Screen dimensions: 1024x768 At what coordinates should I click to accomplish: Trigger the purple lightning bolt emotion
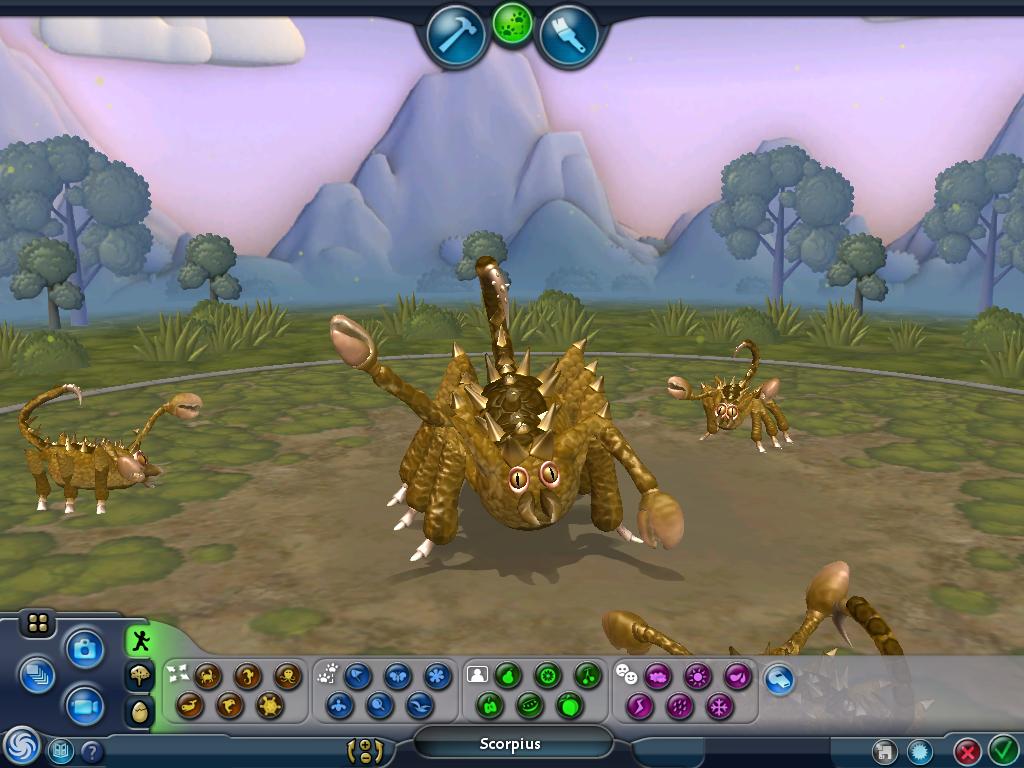(639, 706)
